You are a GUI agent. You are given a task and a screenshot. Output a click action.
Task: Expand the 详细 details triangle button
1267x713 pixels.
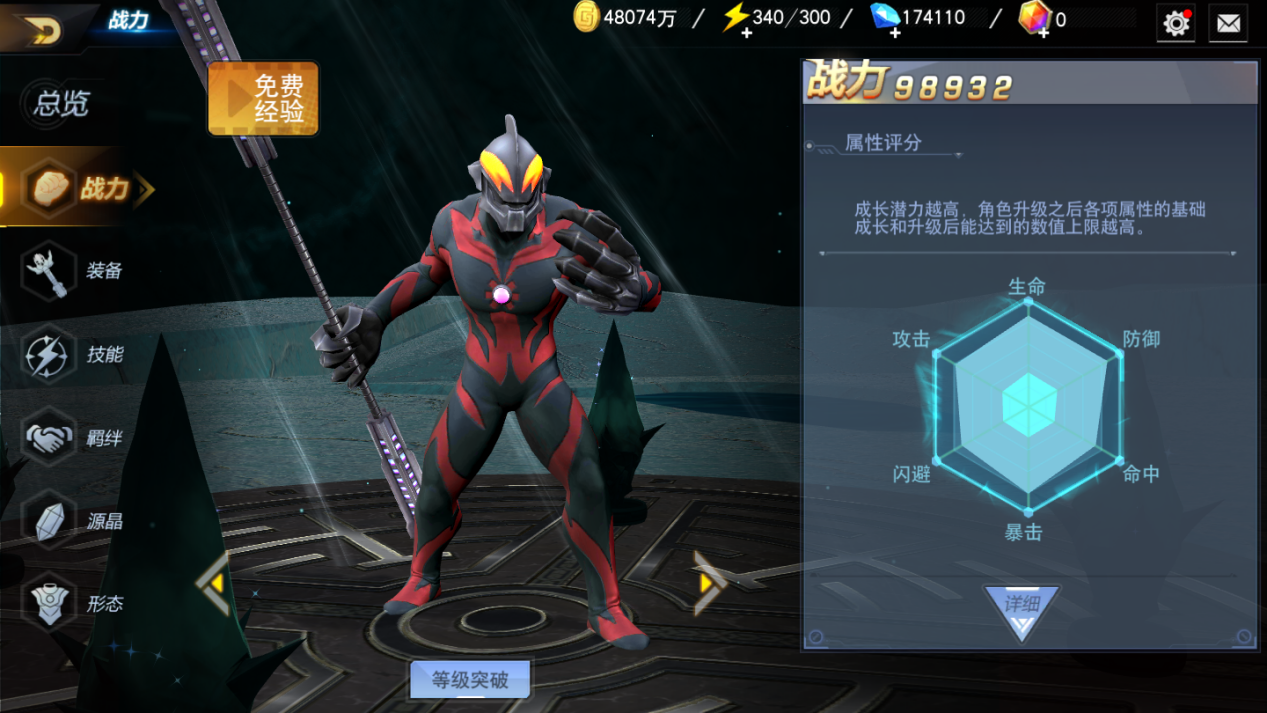tap(1022, 610)
